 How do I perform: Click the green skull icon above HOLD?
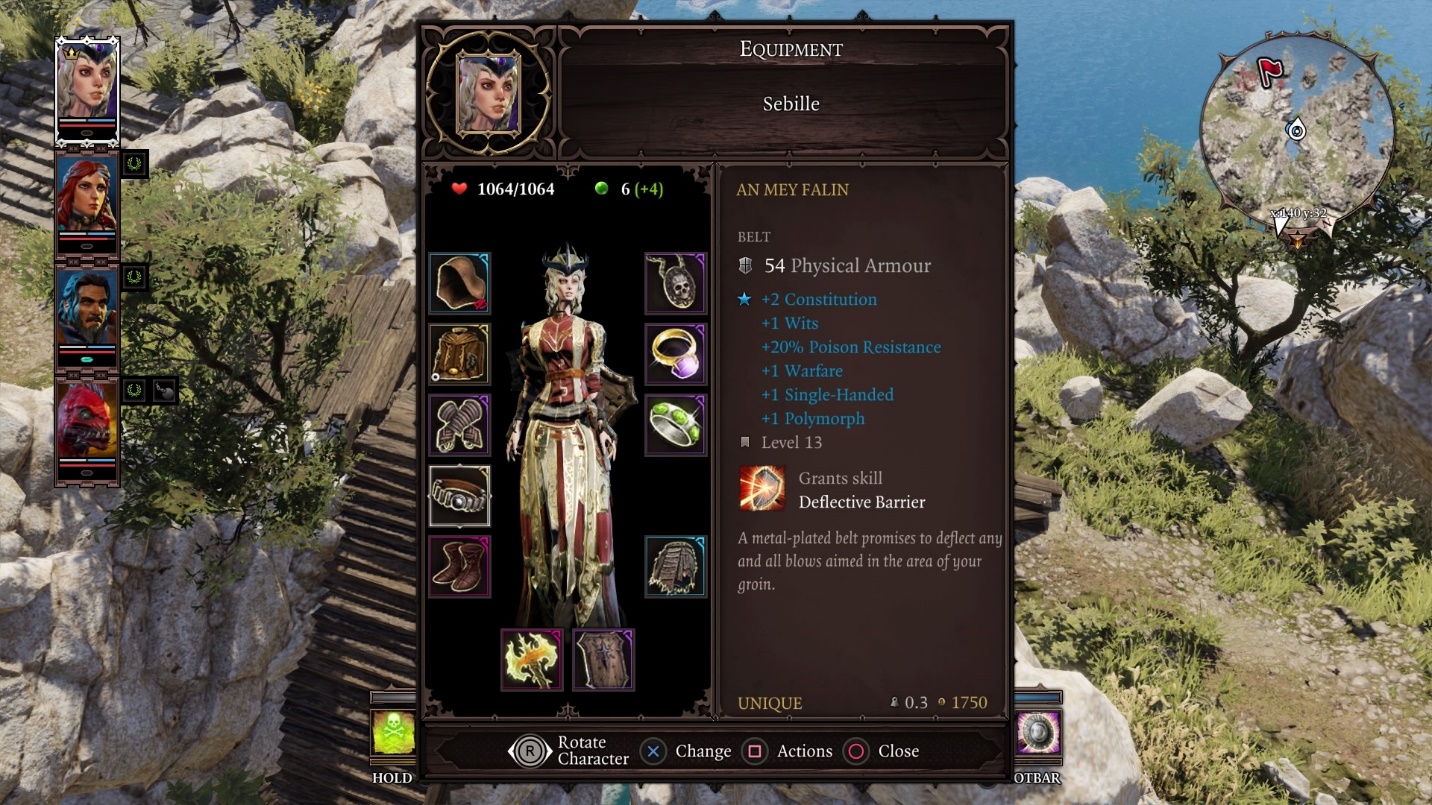click(393, 734)
